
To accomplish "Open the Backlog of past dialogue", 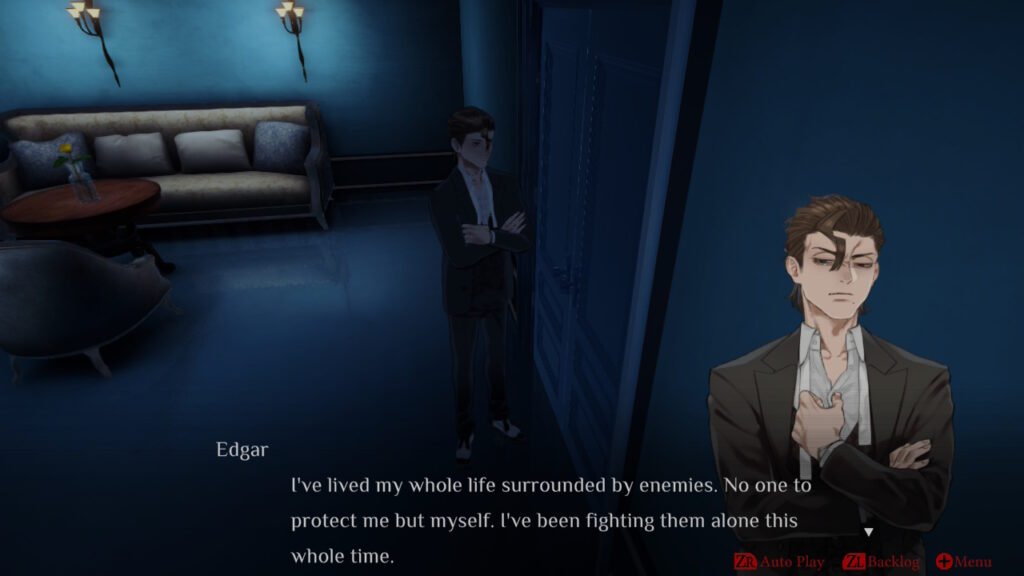I will click(x=882, y=562).
